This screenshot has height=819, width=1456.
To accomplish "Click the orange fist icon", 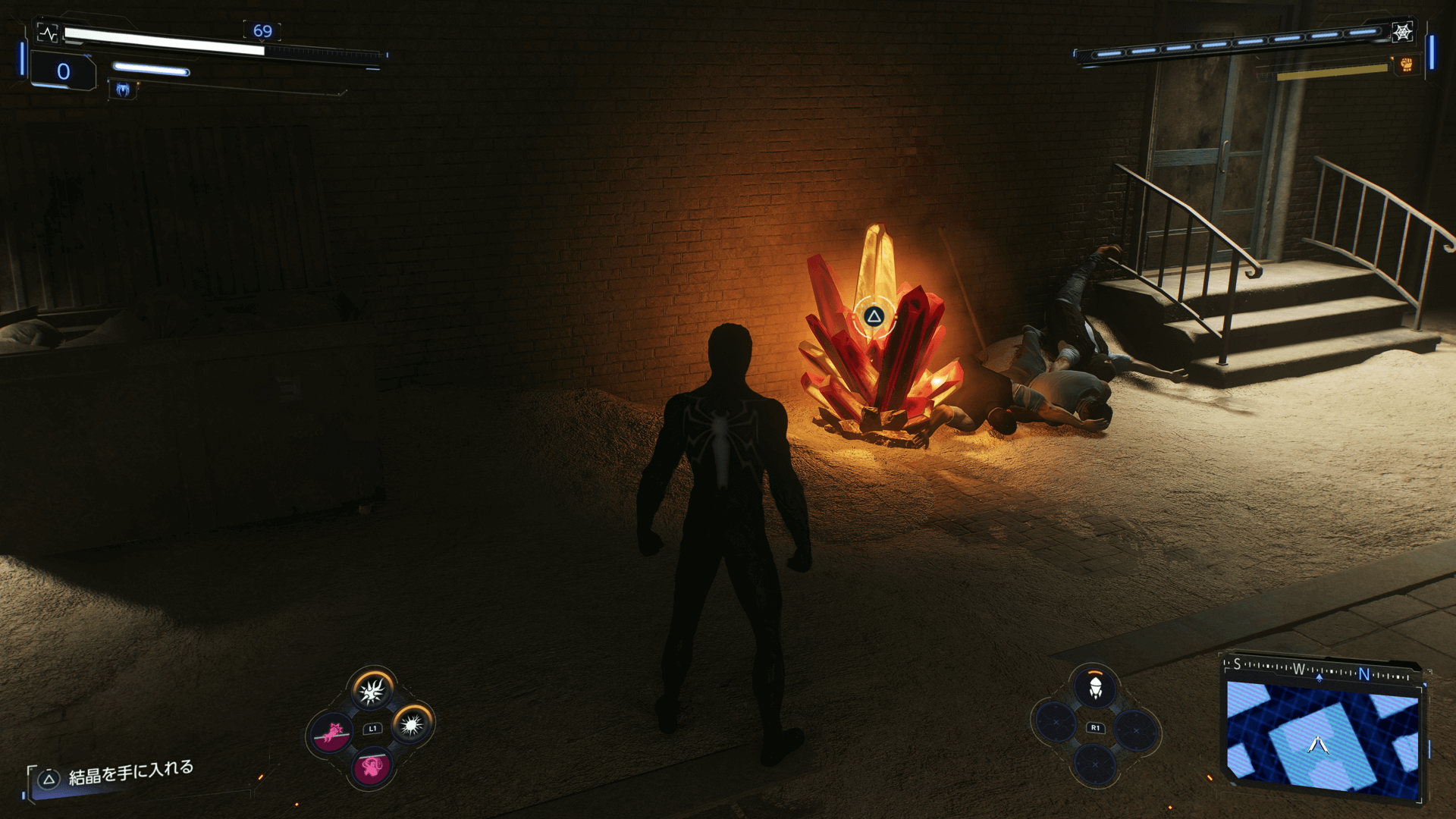I will tap(1406, 65).
